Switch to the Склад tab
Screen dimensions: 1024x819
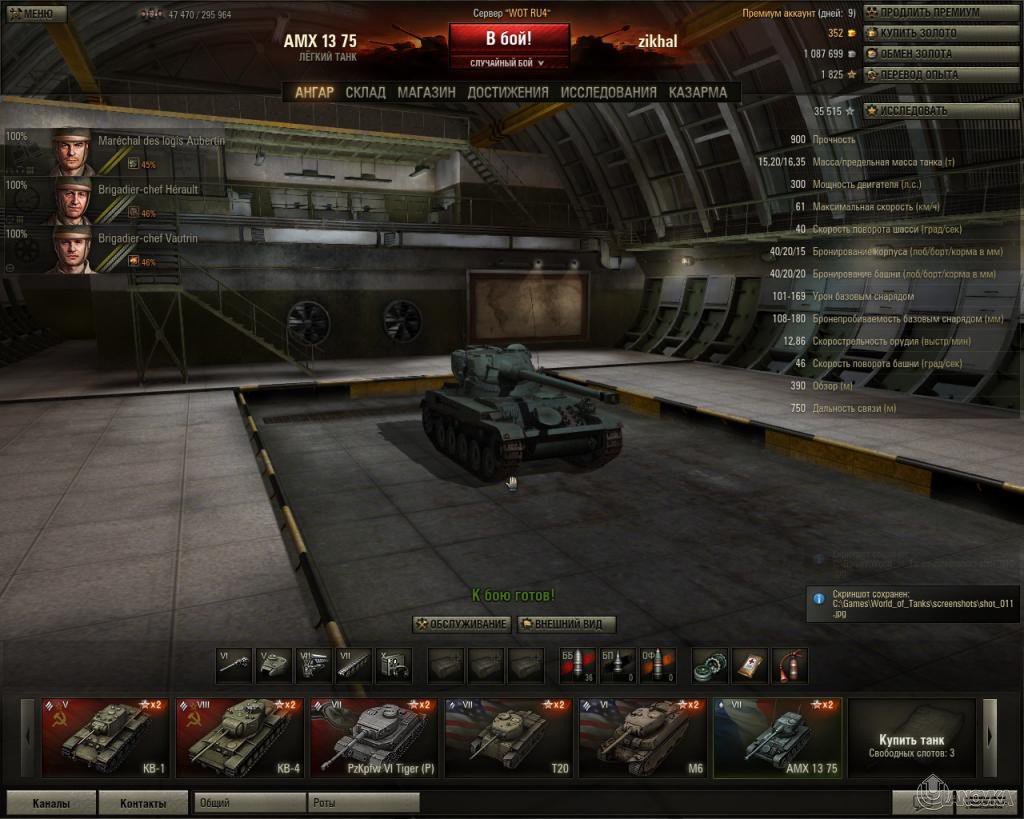pos(365,92)
